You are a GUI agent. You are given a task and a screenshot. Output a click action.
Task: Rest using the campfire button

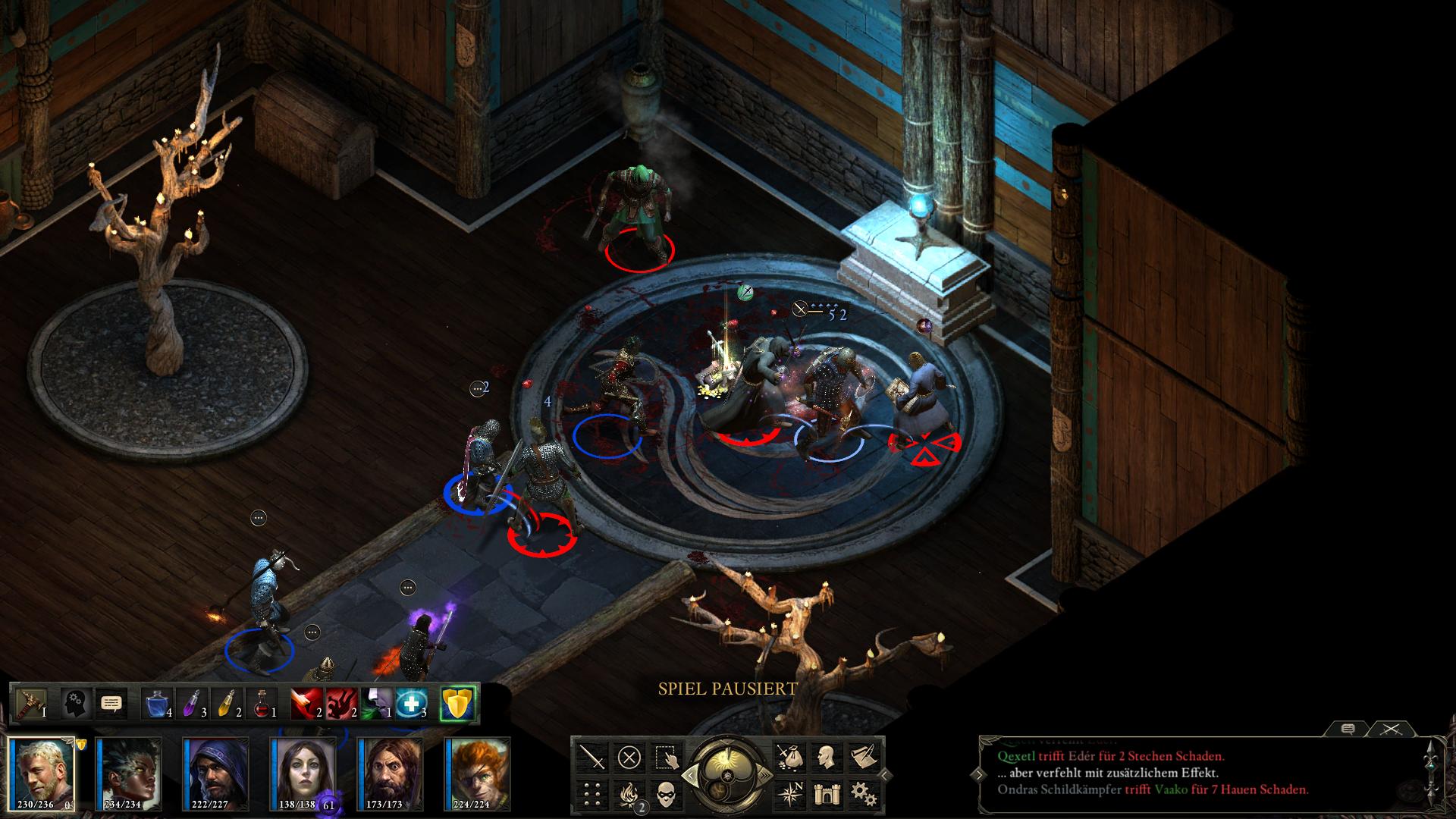[x=629, y=794]
